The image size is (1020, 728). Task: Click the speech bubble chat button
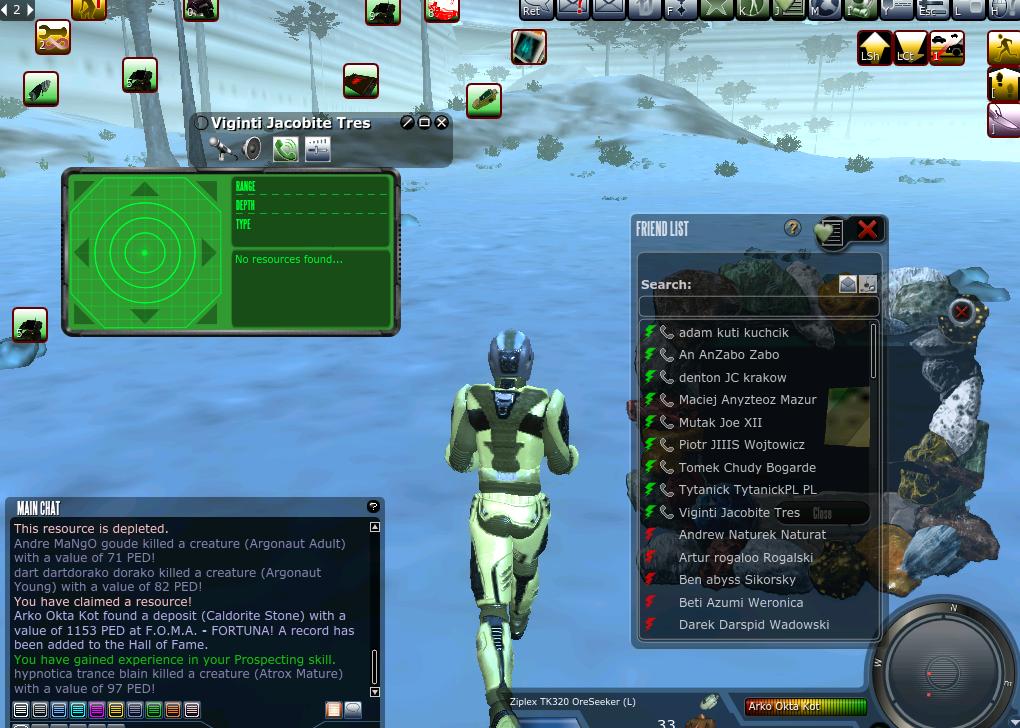[353, 710]
